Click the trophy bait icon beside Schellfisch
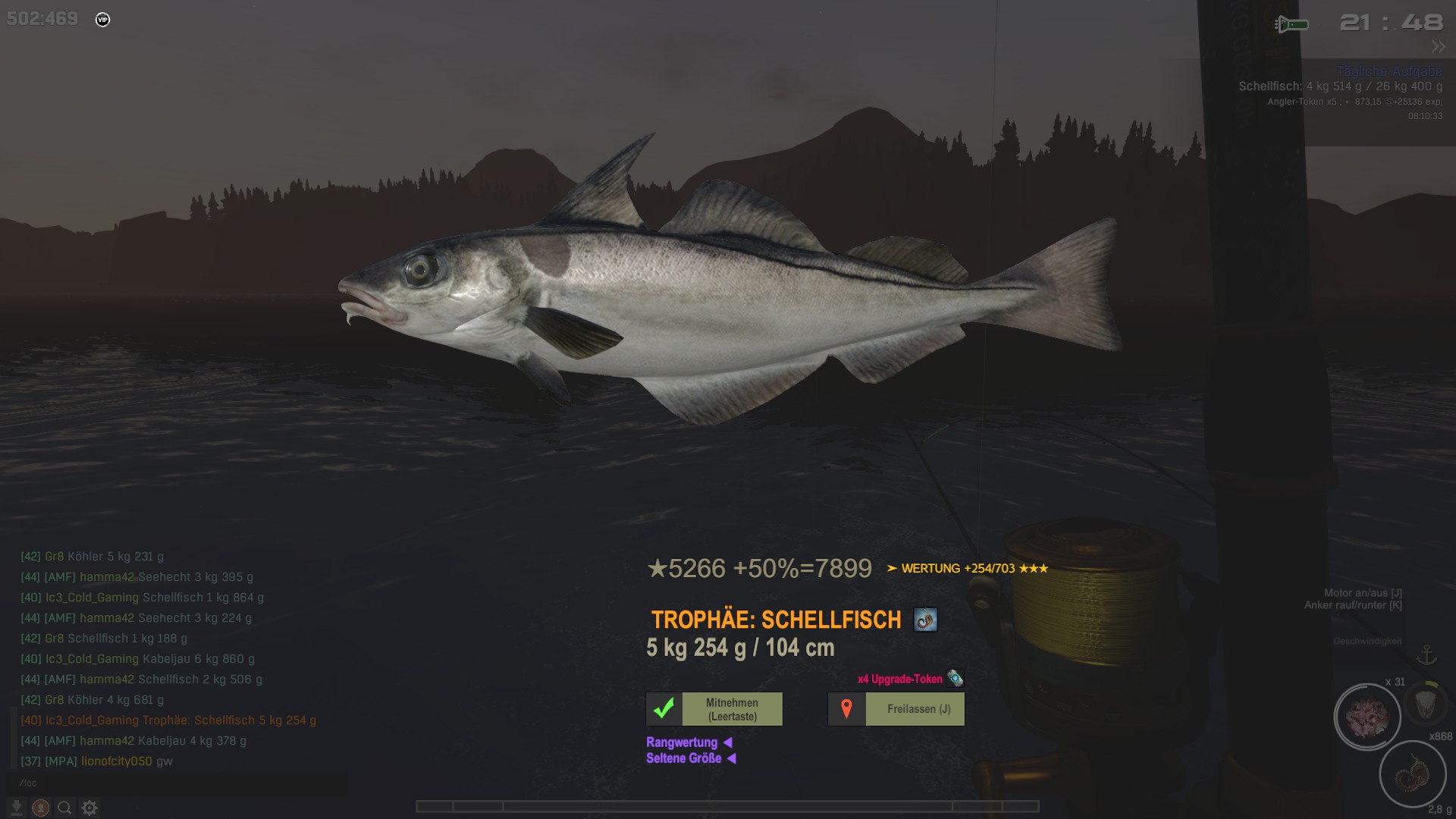Viewport: 1456px width, 819px height. (x=925, y=620)
